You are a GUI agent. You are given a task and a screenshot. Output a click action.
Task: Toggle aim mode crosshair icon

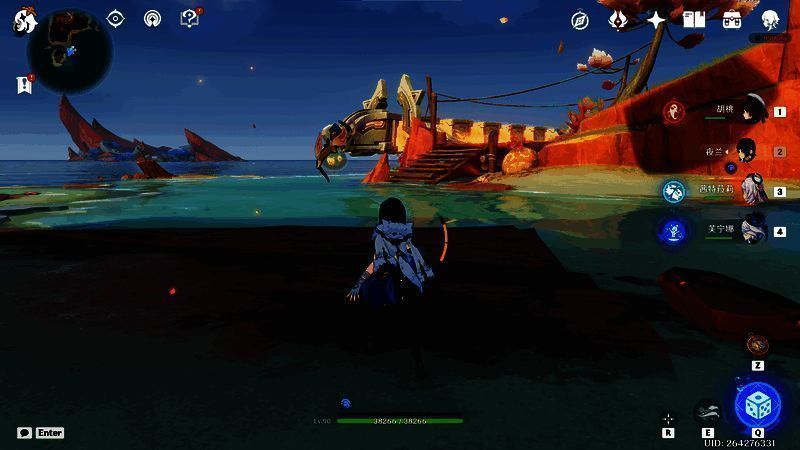(668, 419)
